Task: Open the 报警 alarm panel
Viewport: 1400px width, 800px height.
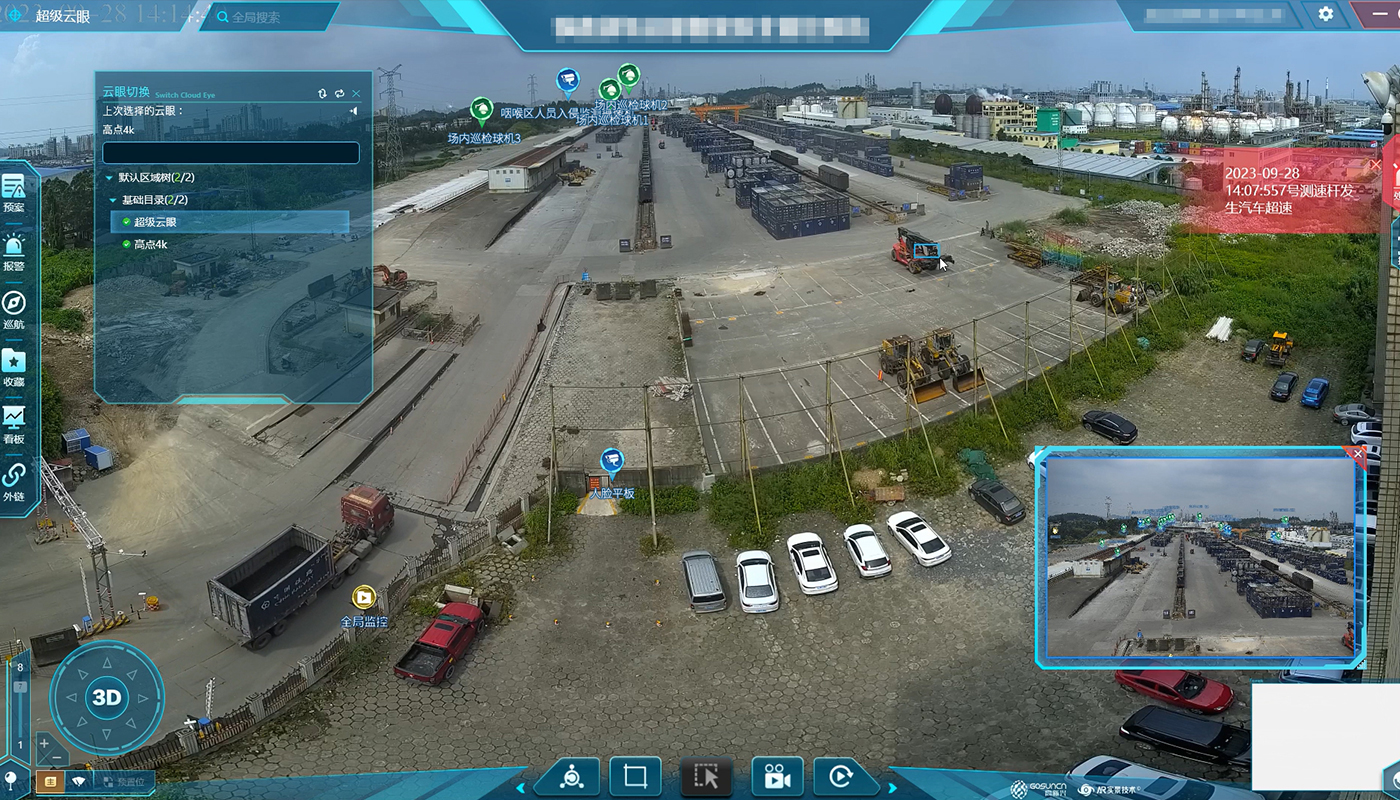Action: [x=14, y=251]
